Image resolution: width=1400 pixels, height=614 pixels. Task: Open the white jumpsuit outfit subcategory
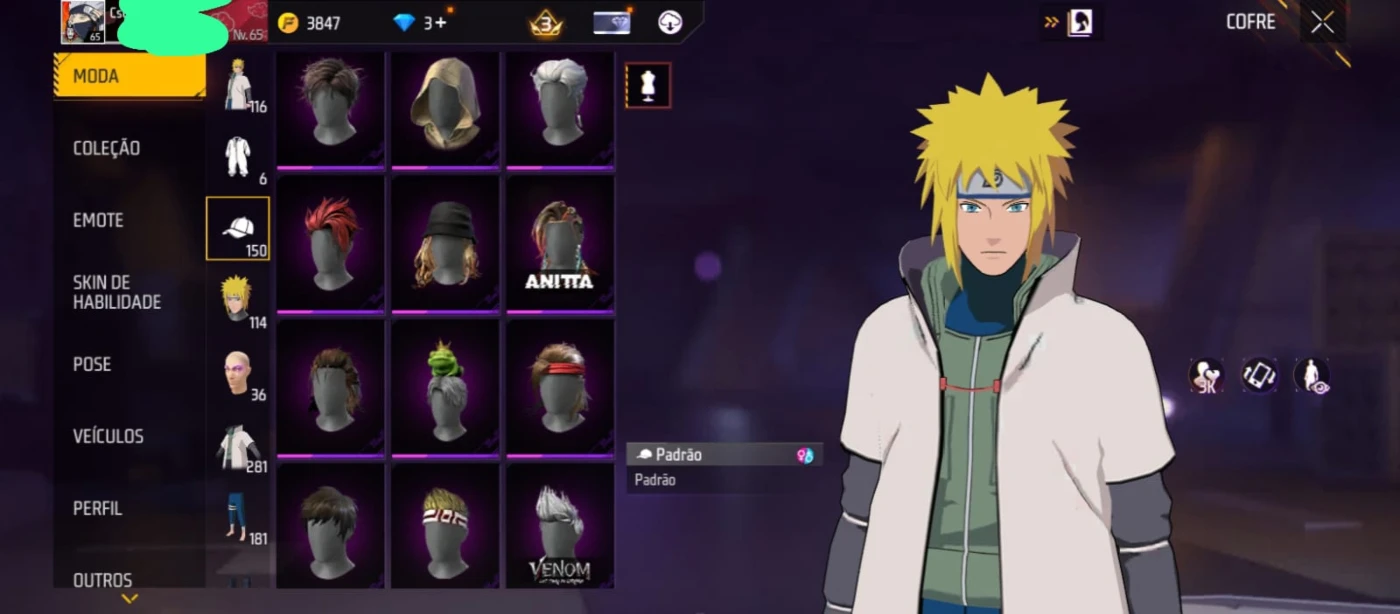pos(237,156)
